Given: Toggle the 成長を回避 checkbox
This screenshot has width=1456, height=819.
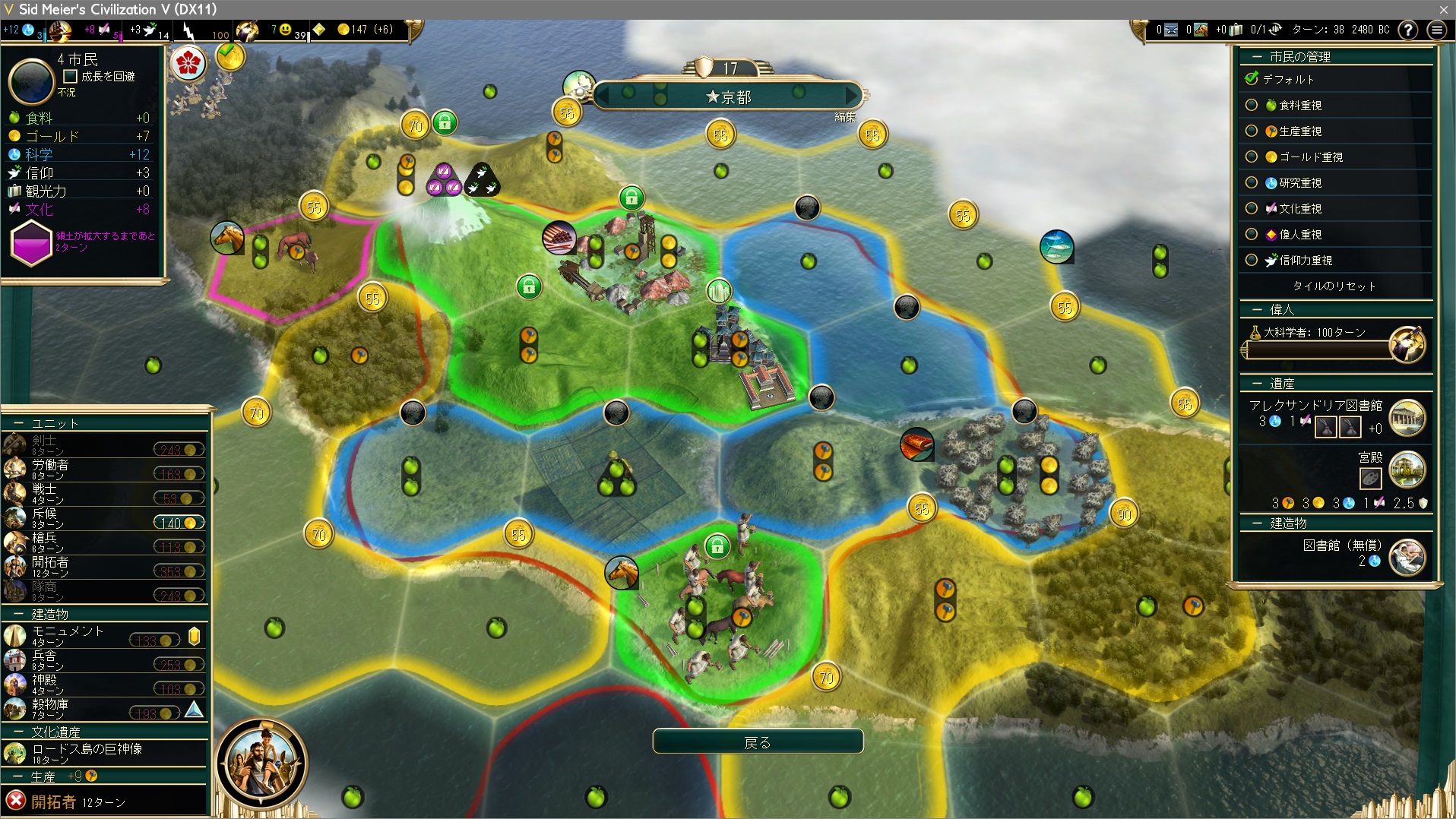Looking at the screenshot, I should click(71, 77).
